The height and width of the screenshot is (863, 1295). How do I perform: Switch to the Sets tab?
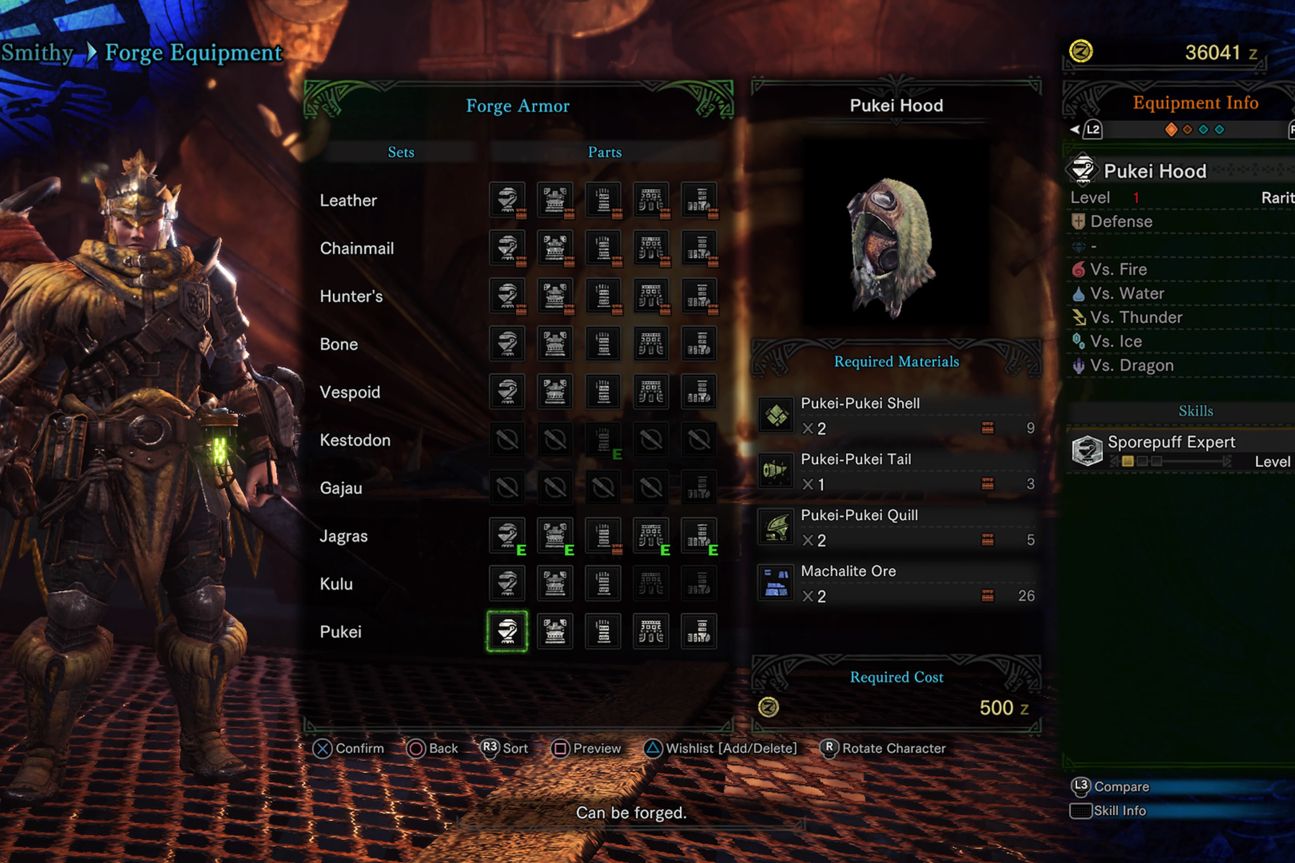point(400,152)
